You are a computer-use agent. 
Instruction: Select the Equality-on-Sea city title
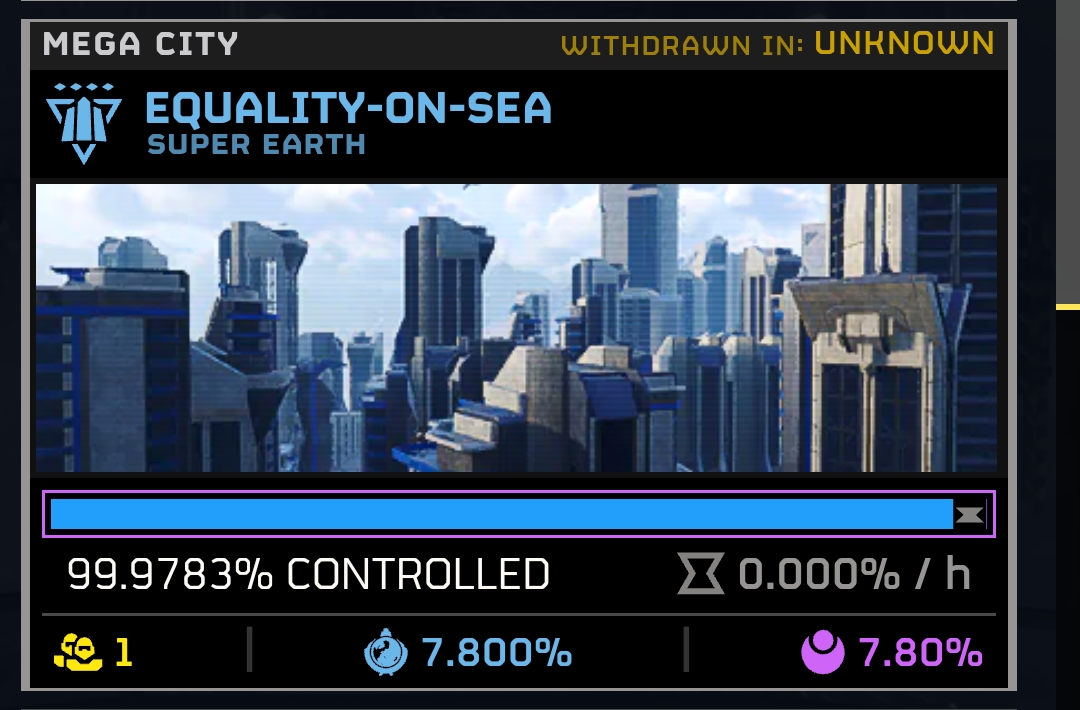348,108
